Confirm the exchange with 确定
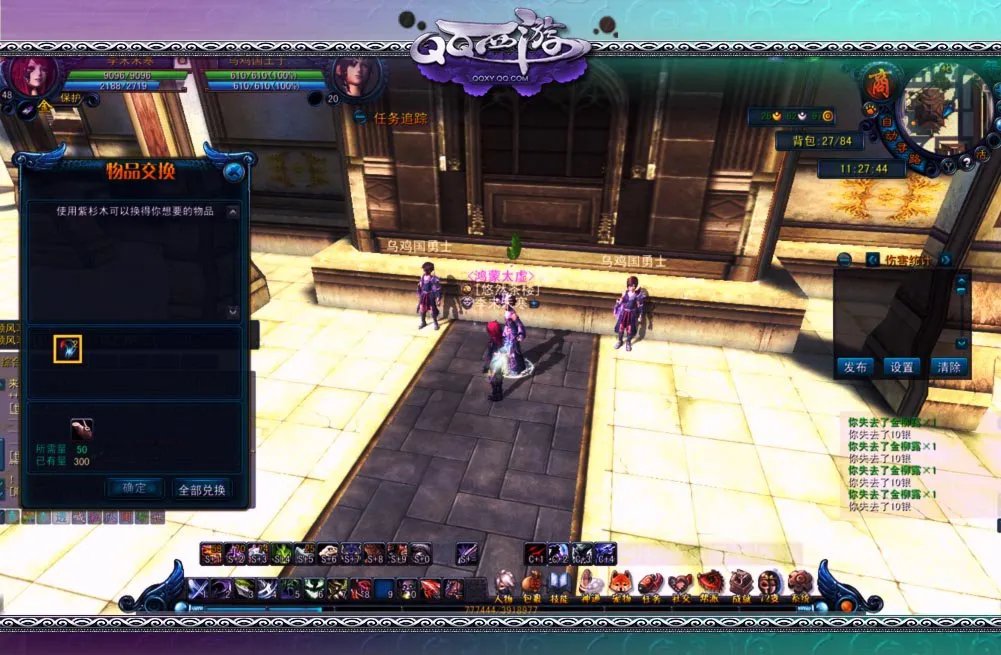 pyautogui.click(x=134, y=488)
